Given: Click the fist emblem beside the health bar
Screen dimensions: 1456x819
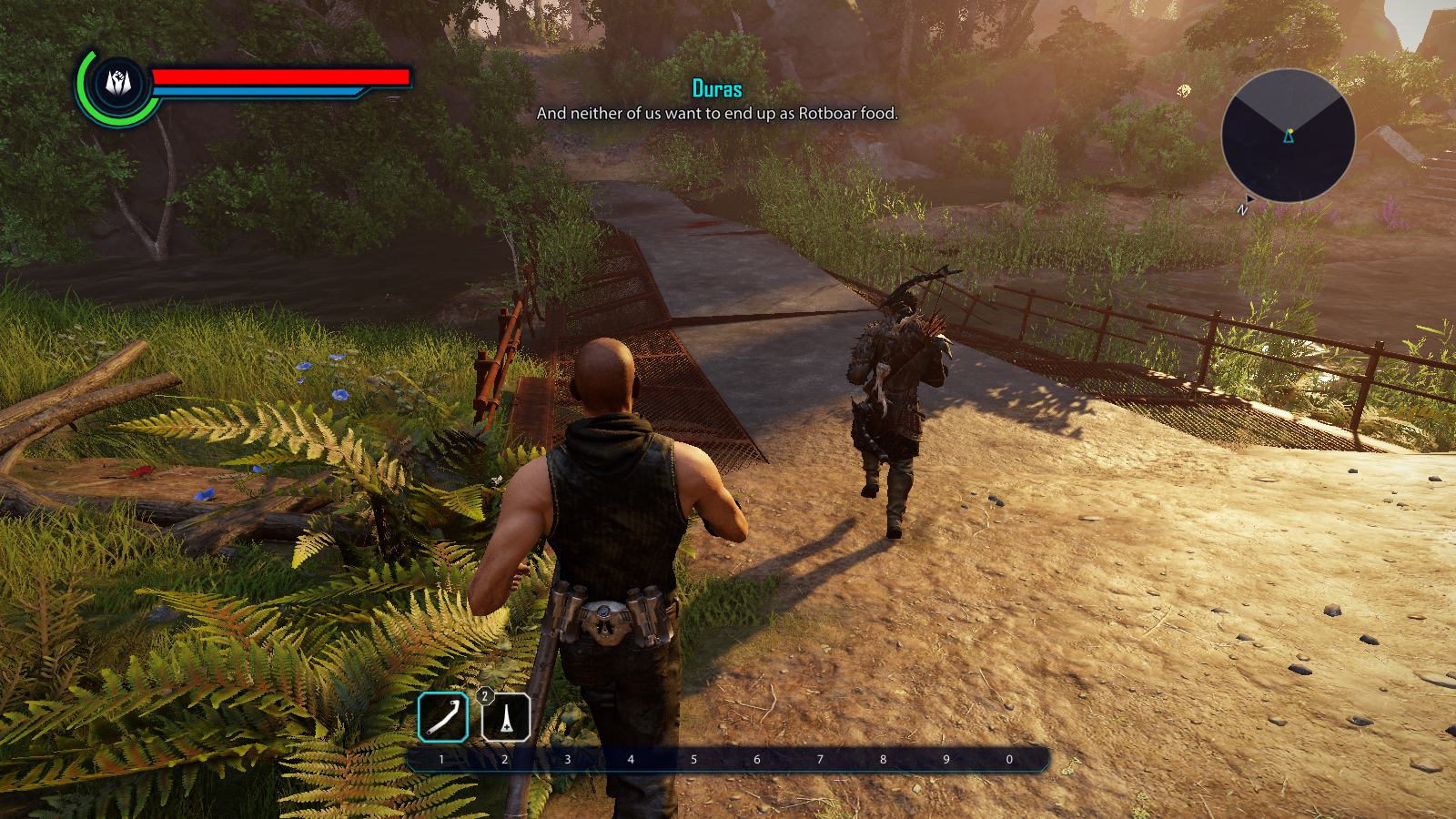Looking at the screenshot, I should tap(118, 84).
